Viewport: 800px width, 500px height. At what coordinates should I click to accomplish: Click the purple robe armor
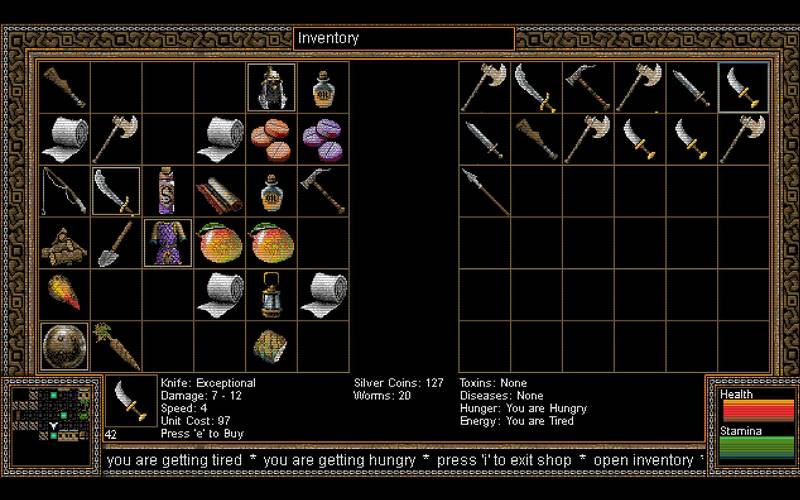pyautogui.click(x=167, y=242)
